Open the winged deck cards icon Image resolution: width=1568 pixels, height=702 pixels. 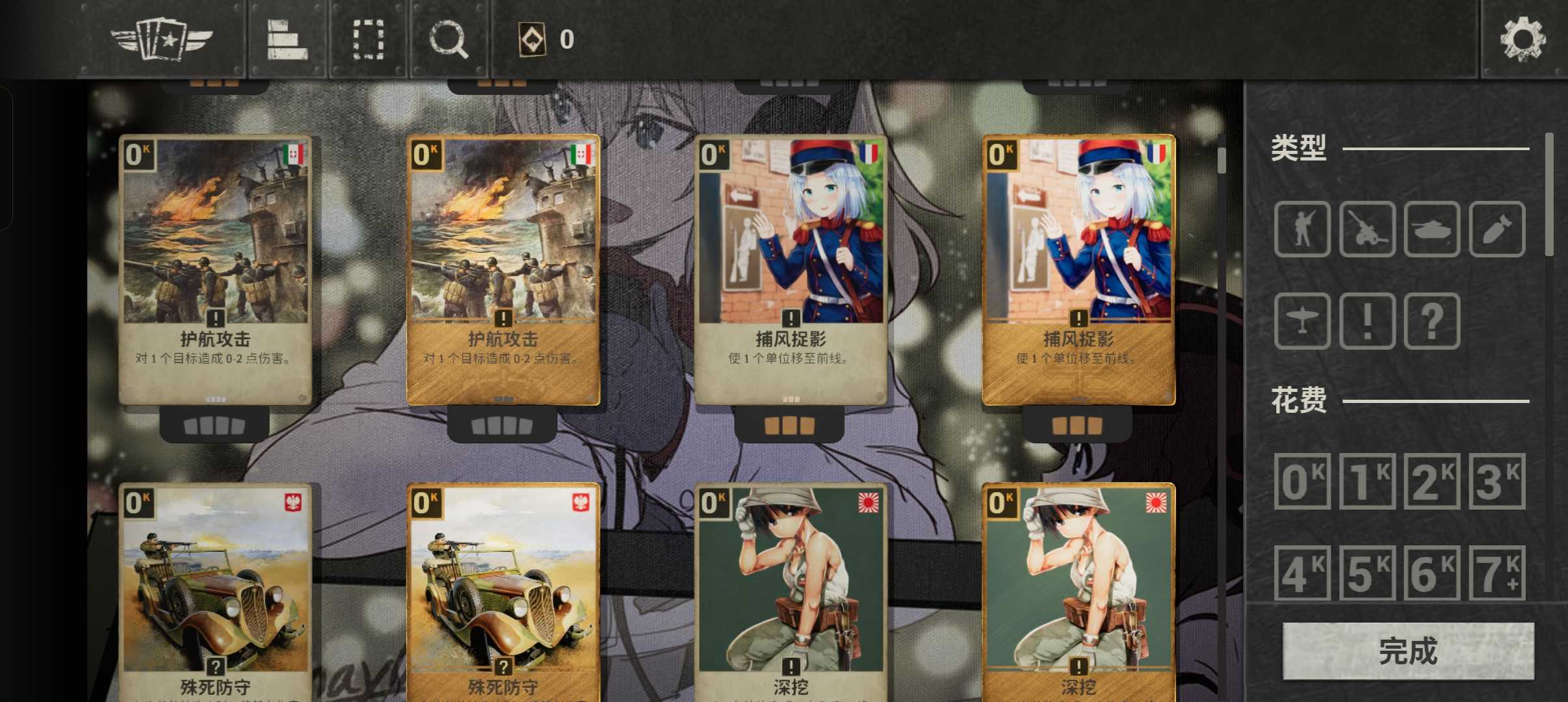[162, 39]
